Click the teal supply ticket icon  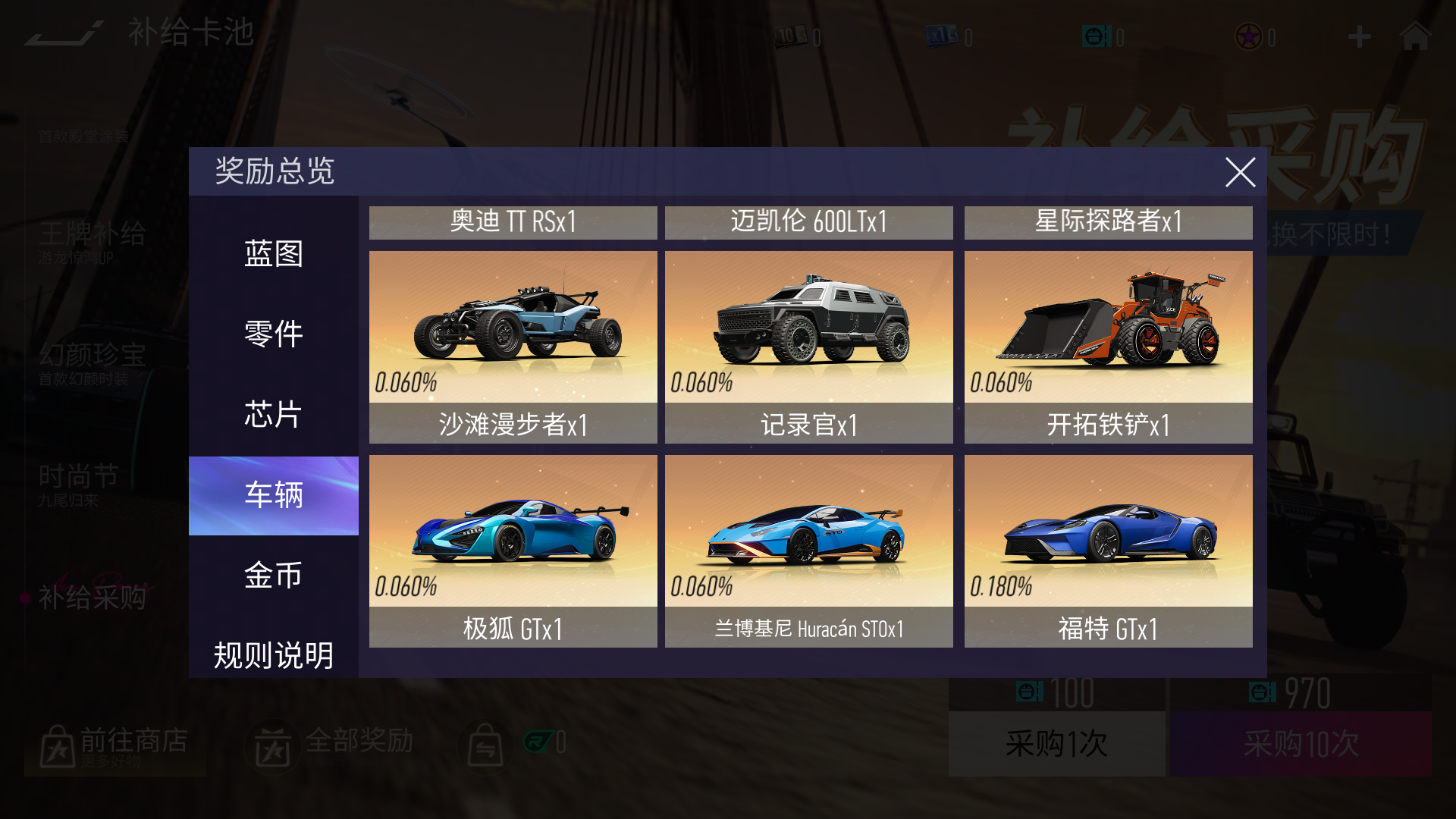[1095, 37]
